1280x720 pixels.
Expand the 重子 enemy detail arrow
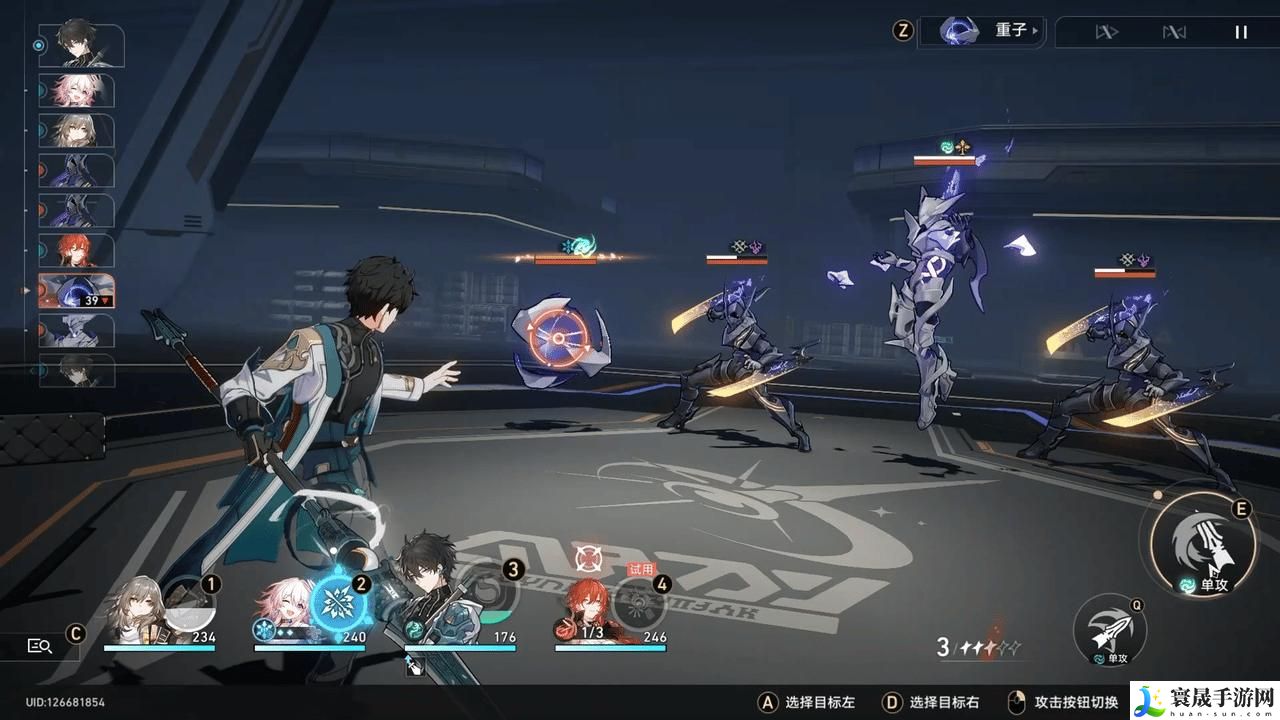point(1036,30)
